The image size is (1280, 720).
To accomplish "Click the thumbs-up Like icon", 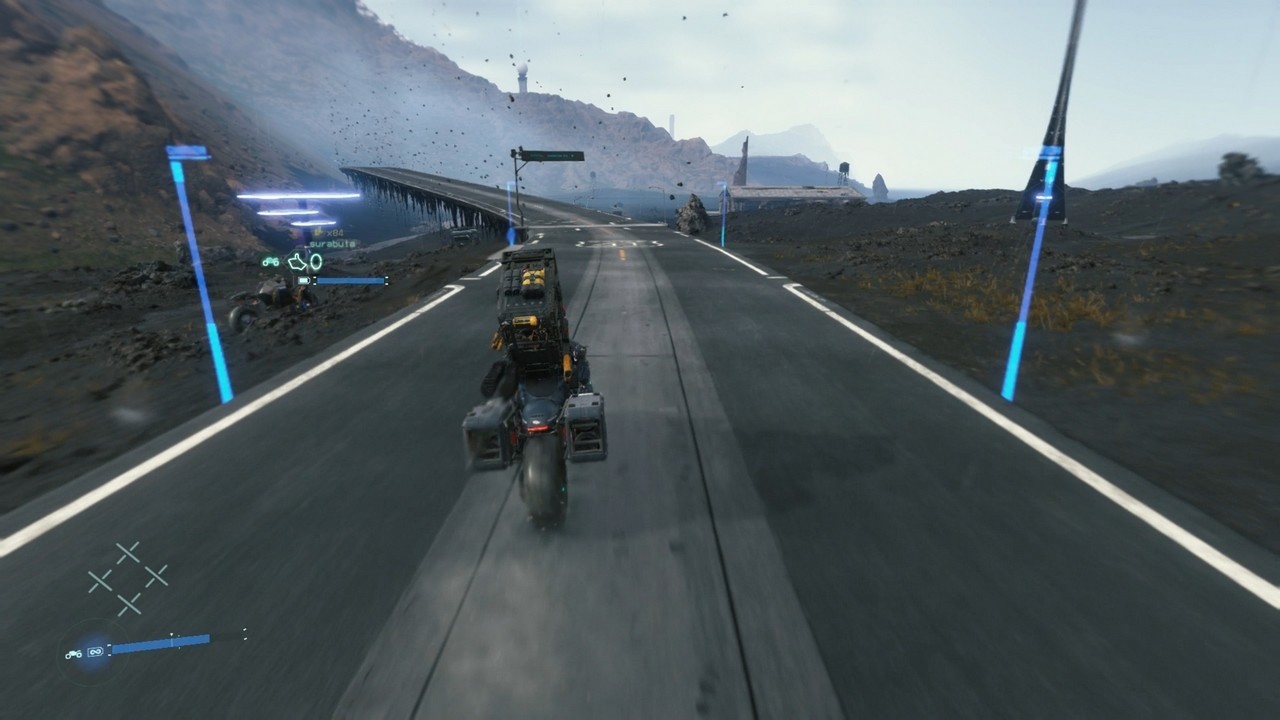I will pyautogui.click(x=297, y=261).
